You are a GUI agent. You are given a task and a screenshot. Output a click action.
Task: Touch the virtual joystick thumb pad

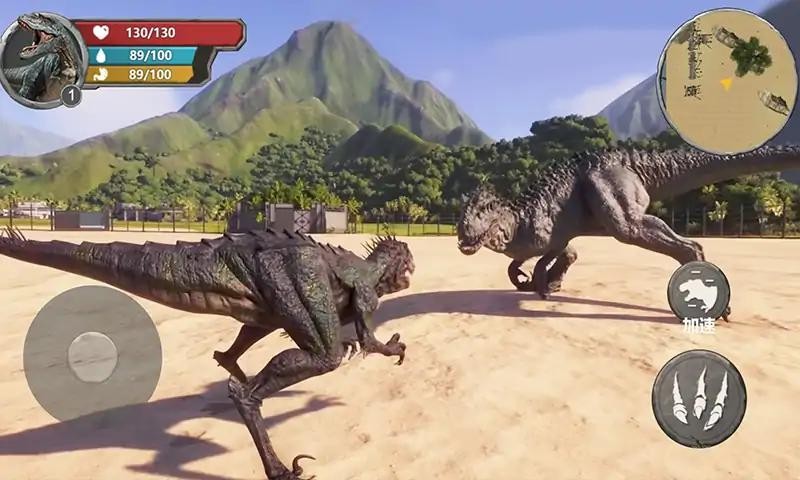point(92,356)
